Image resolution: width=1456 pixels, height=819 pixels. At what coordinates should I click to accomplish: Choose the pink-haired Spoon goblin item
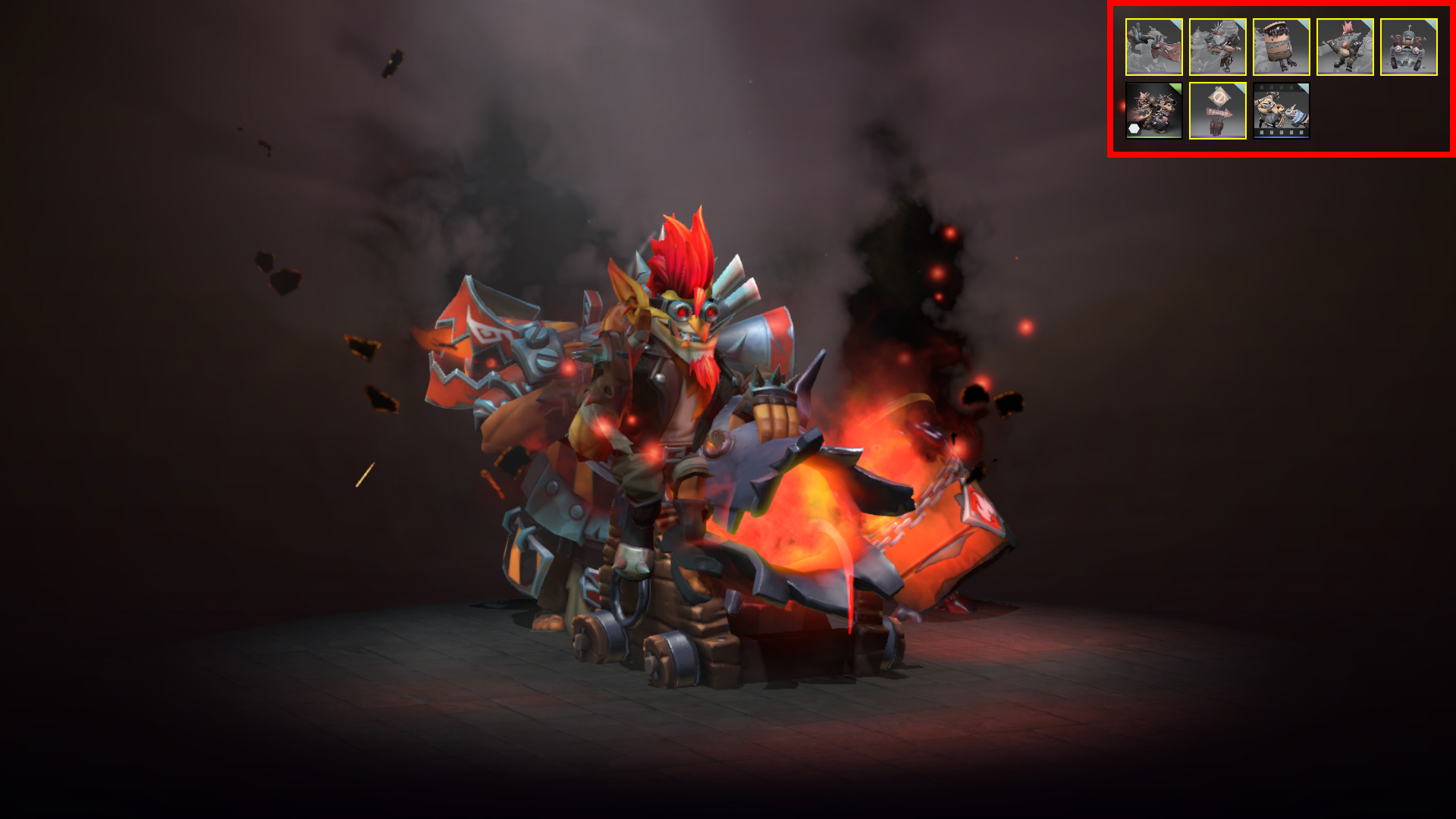[x=1344, y=47]
